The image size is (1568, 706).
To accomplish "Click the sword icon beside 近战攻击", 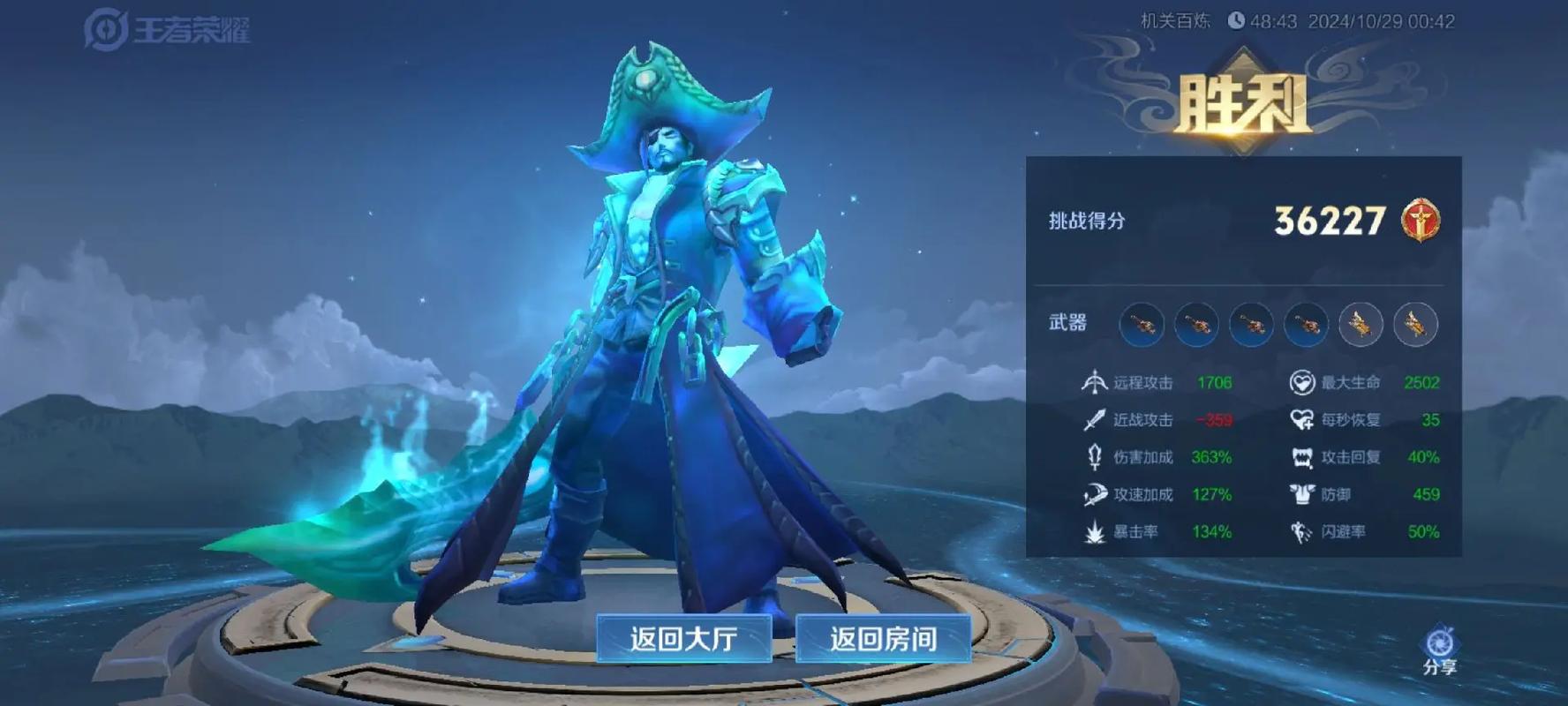I will (1092, 421).
